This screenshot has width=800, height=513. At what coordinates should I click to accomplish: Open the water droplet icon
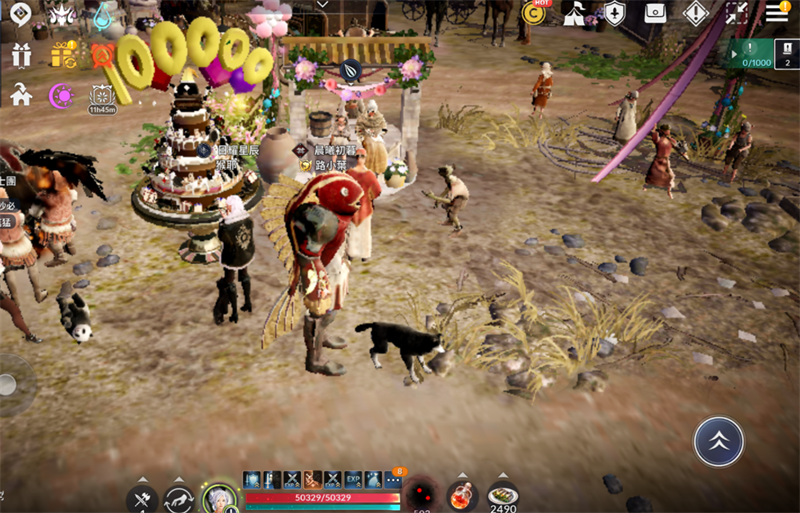coord(102,15)
